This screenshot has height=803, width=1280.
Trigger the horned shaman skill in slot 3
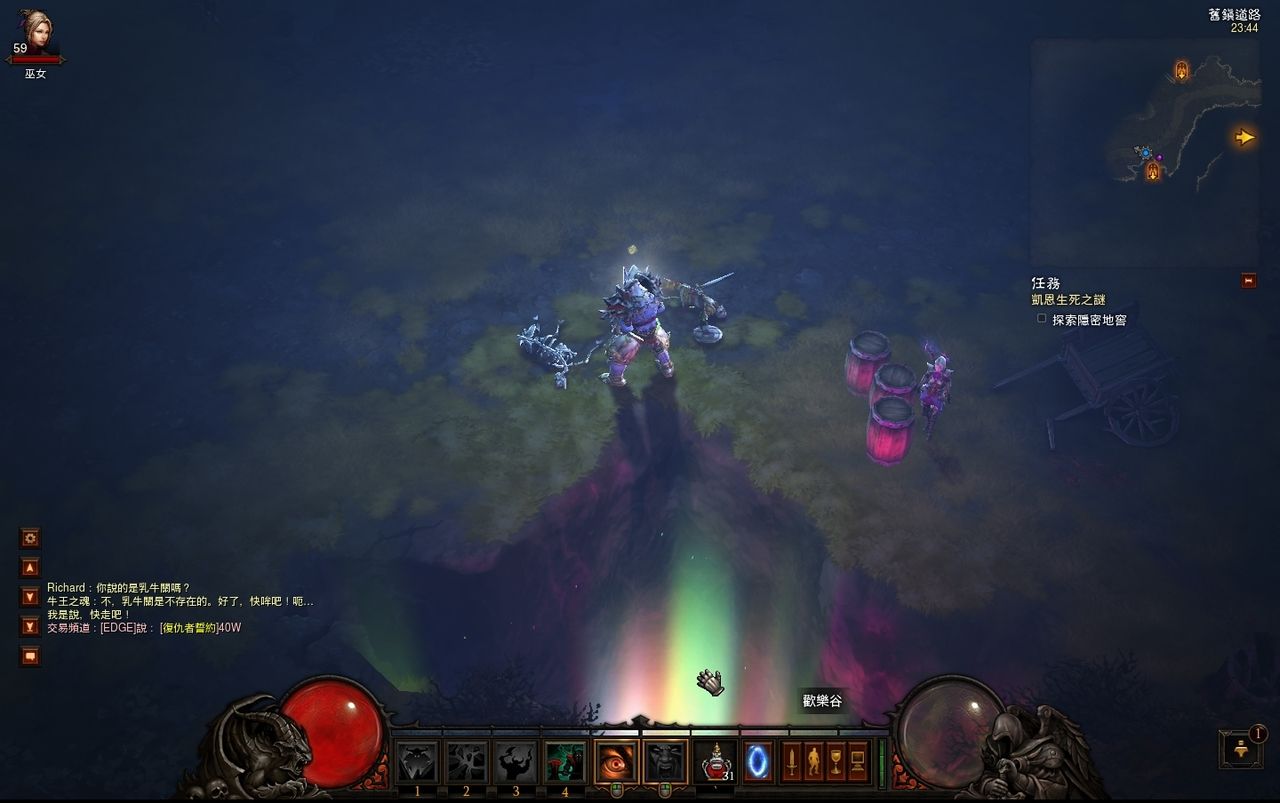coord(516,762)
